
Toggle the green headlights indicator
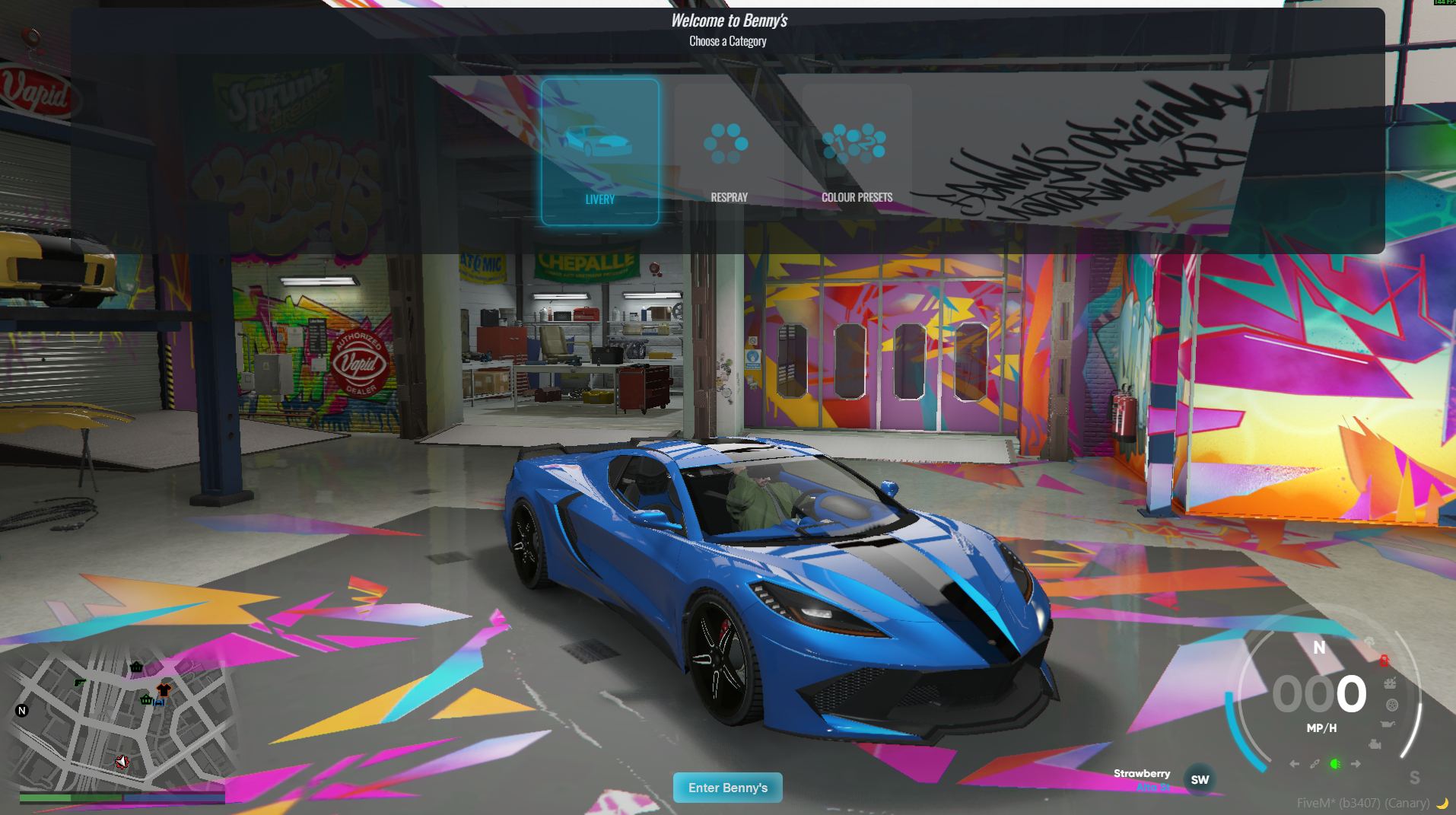[1335, 764]
